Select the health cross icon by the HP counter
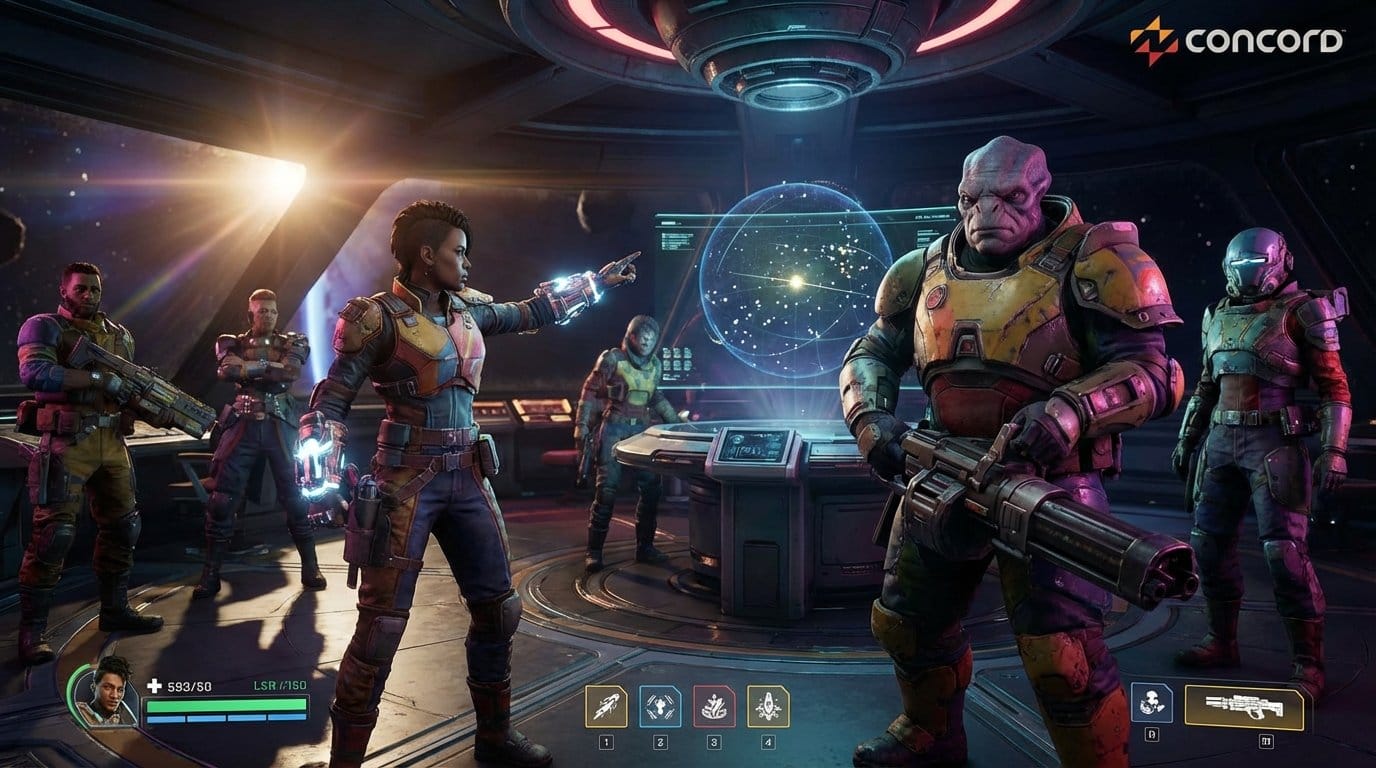1376x768 pixels. pyautogui.click(x=154, y=686)
